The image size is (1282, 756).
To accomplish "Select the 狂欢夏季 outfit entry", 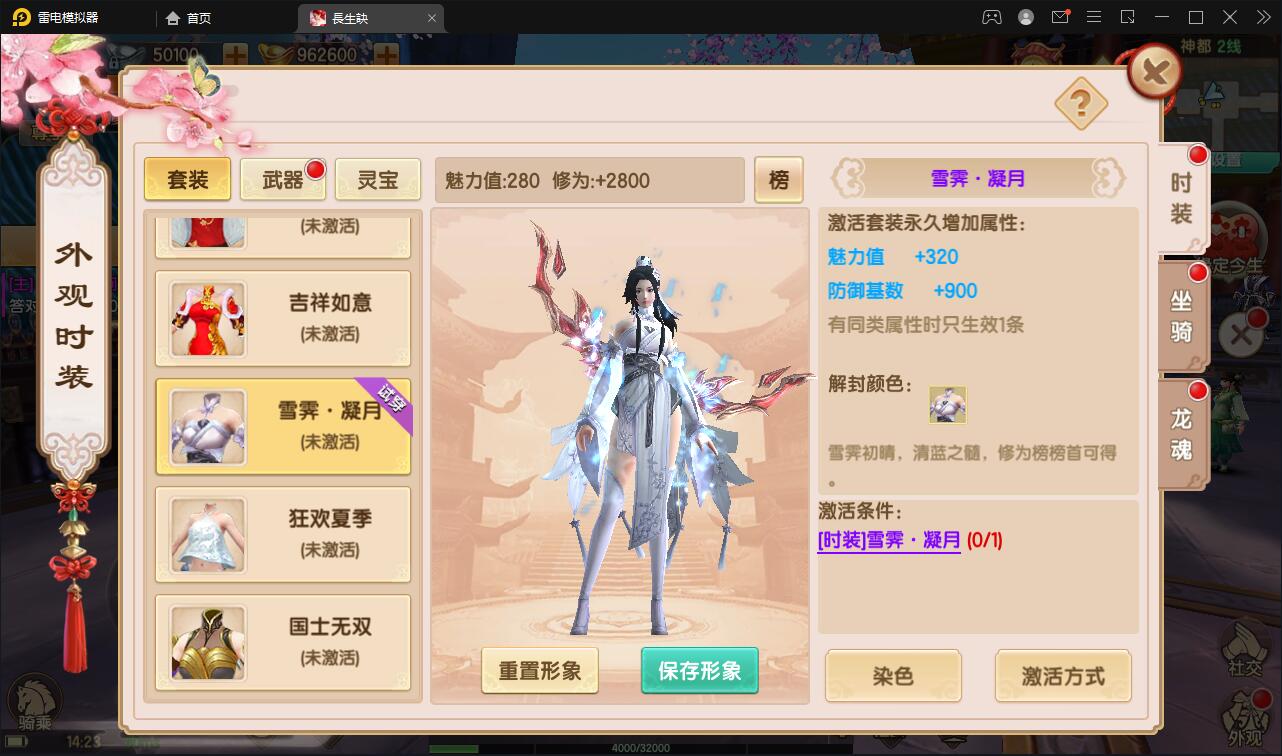I will (x=283, y=534).
